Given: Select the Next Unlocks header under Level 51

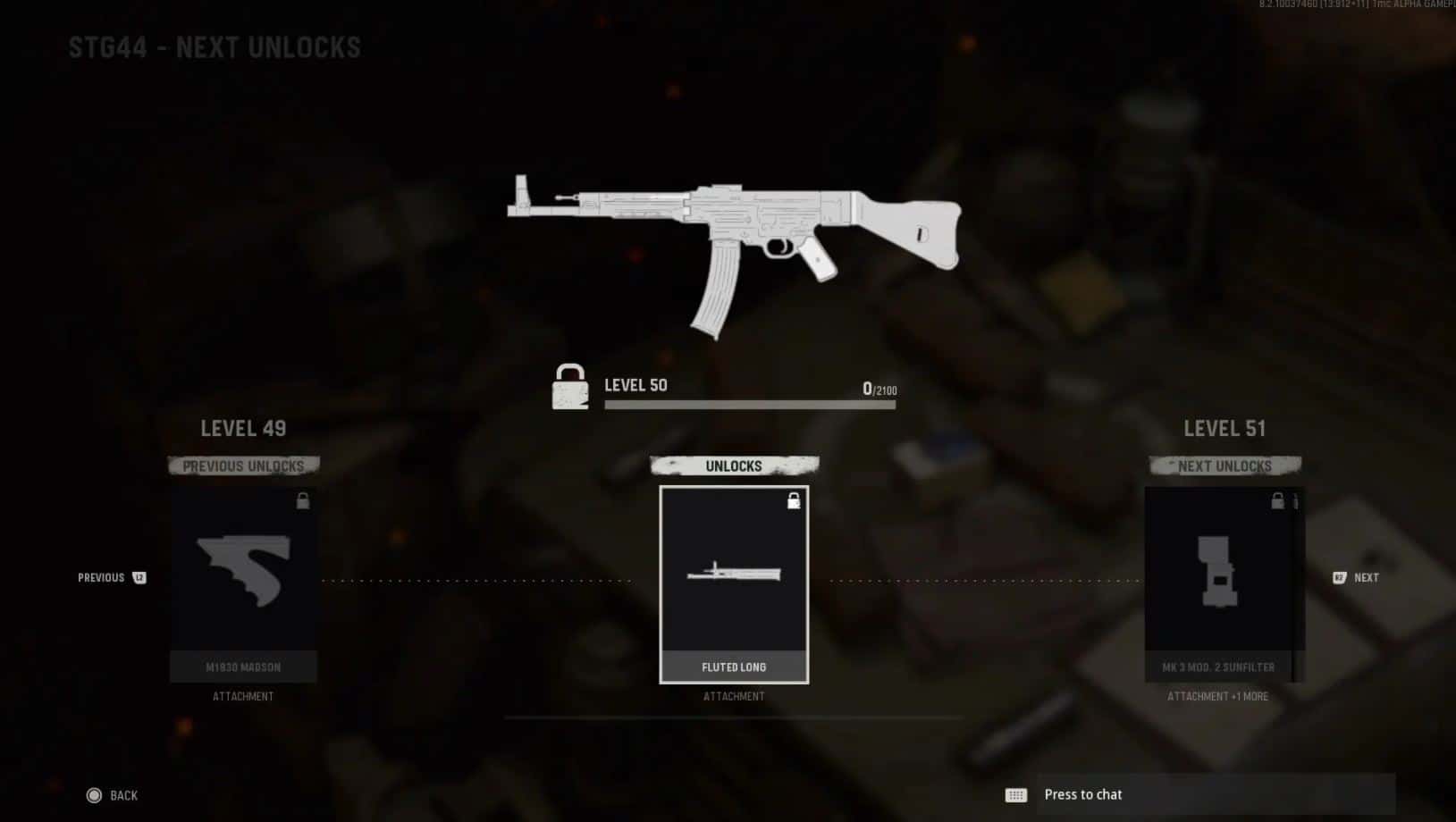Looking at the screenshot, I should (x=1223, y=466).
